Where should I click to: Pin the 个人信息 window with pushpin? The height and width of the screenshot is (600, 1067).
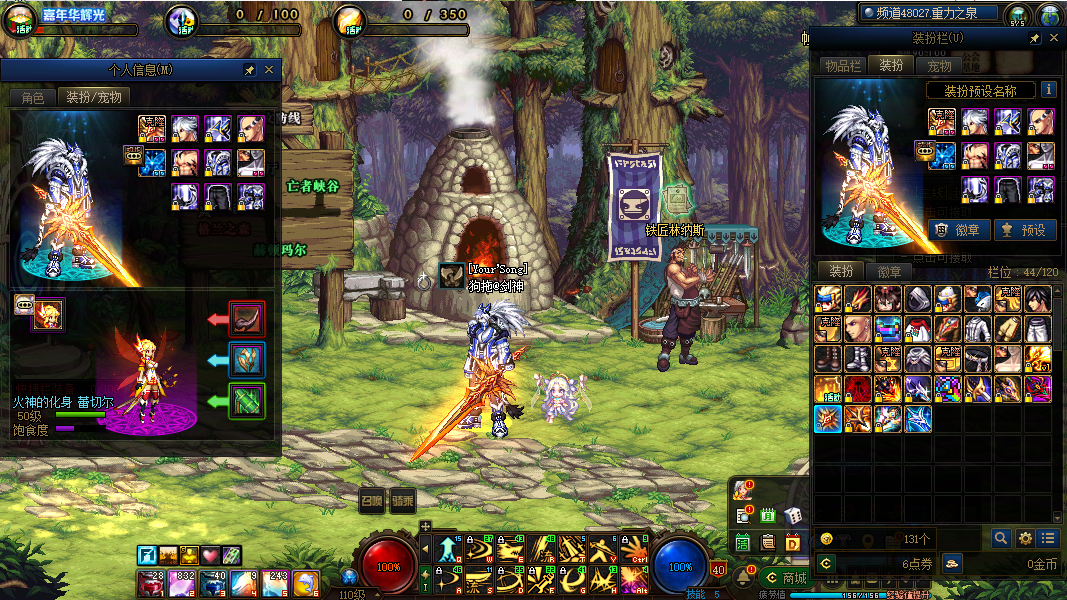click(249, 70)
